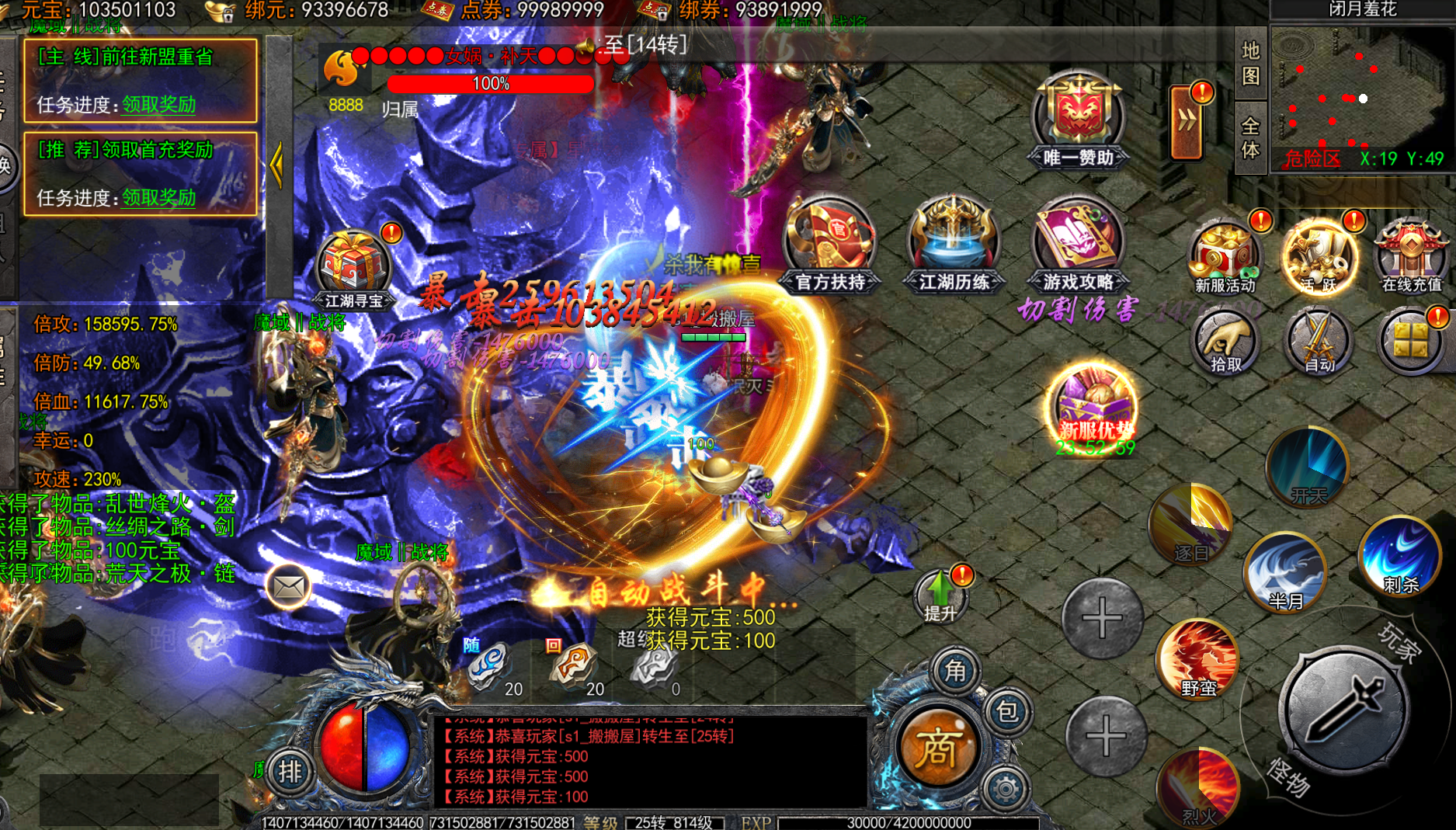
Task: Trigger the 野蛮 charge skill
Action: click(x=1198, y=660)
